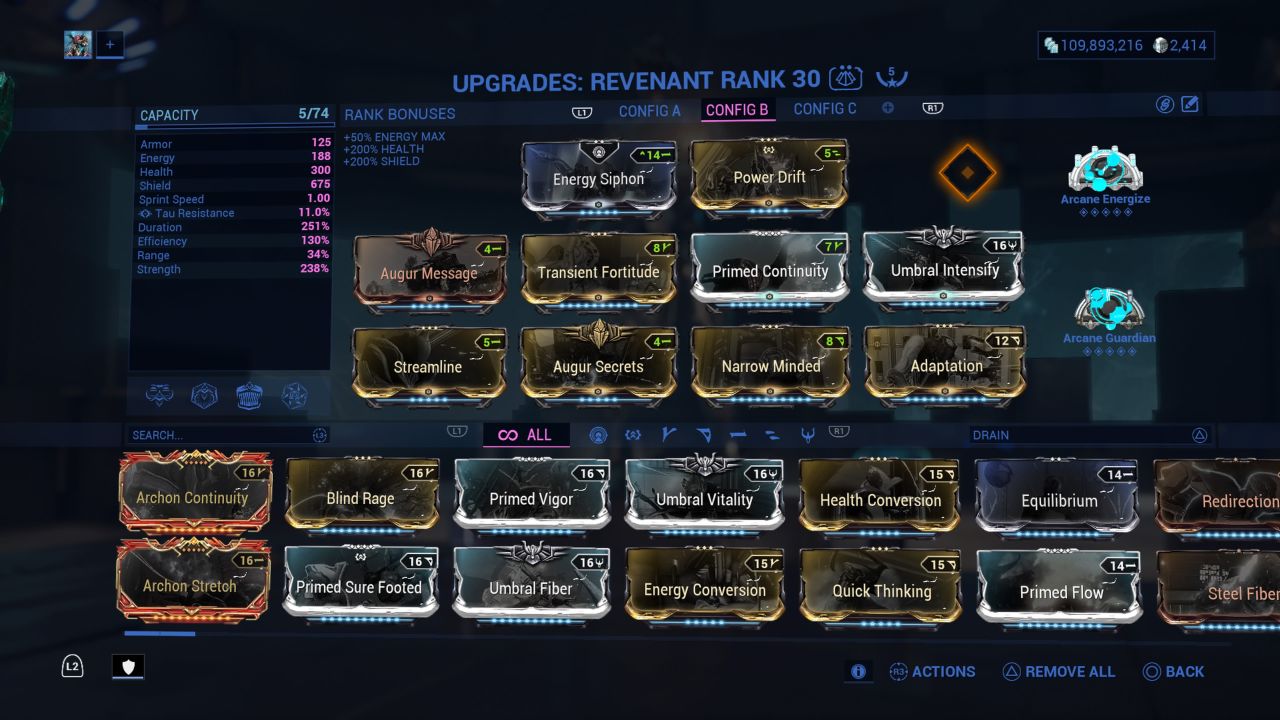Viewport: 1280px width, 720px height.
Task: Toggle the ALL mods filter
Action: click(x=528, y=435)
